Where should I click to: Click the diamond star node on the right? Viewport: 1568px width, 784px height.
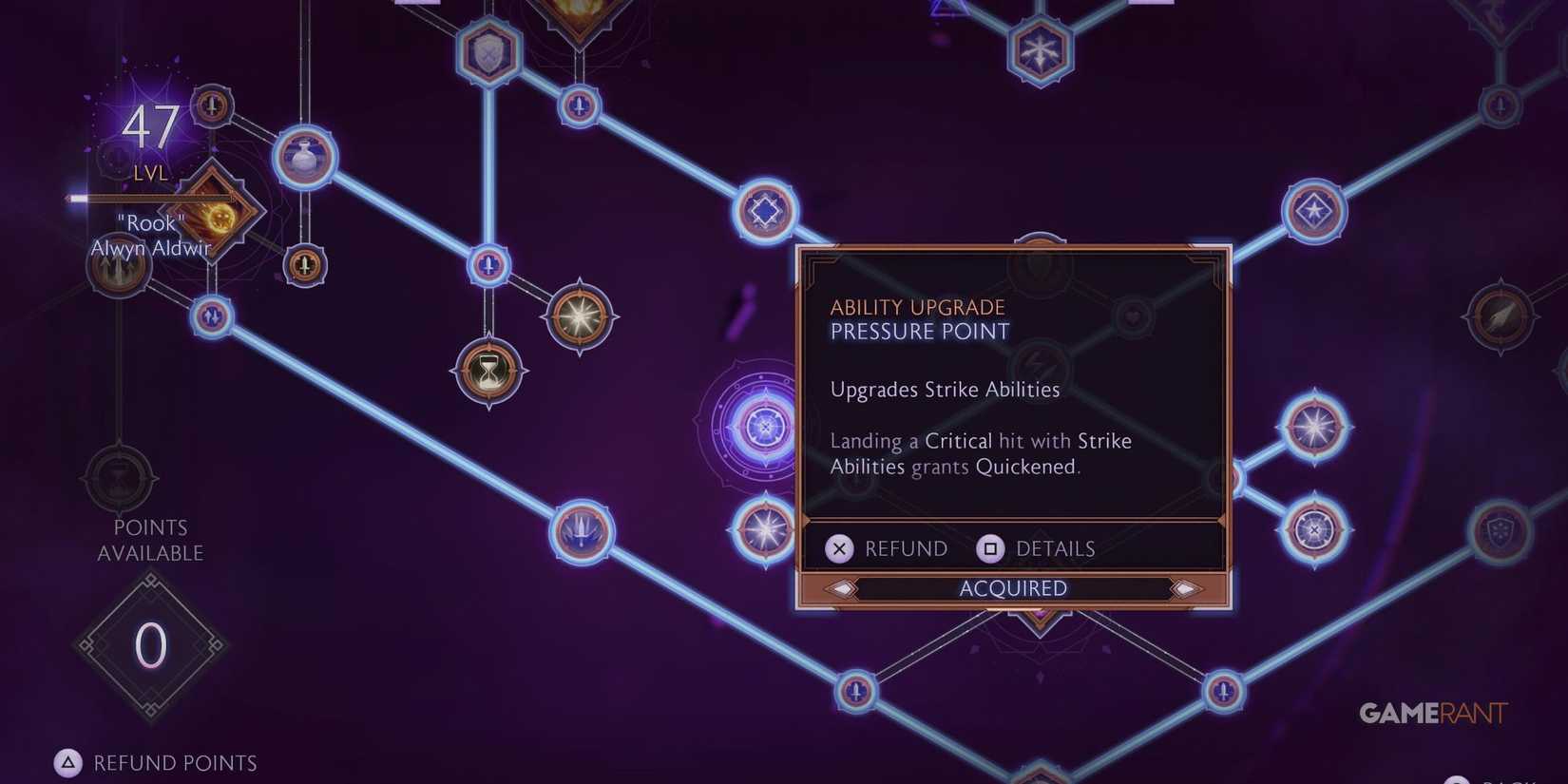click(x=1316, y=209)
